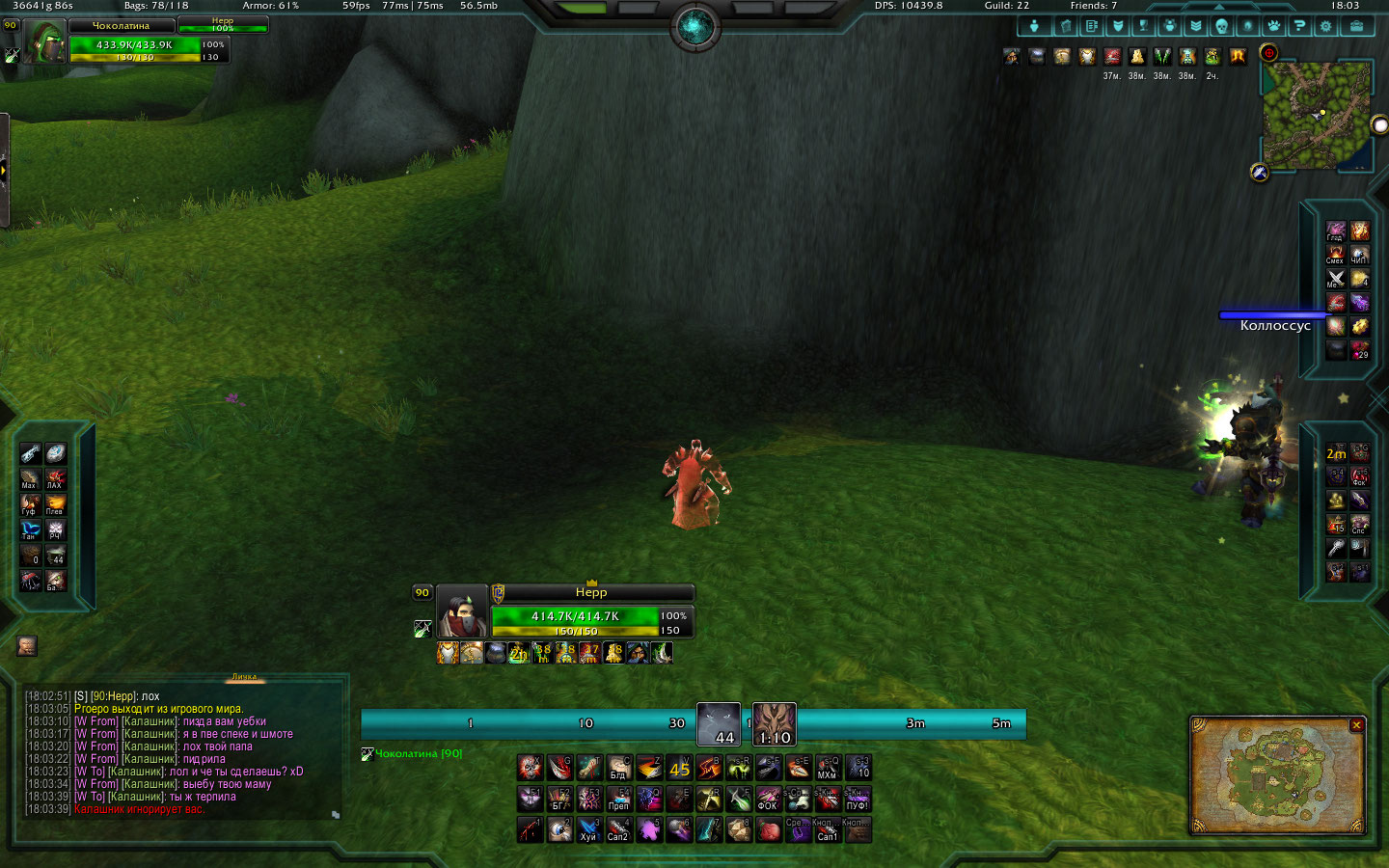1389x868 pixels.
Task: Use the МХм ability slot
Action: click(828, 768)
